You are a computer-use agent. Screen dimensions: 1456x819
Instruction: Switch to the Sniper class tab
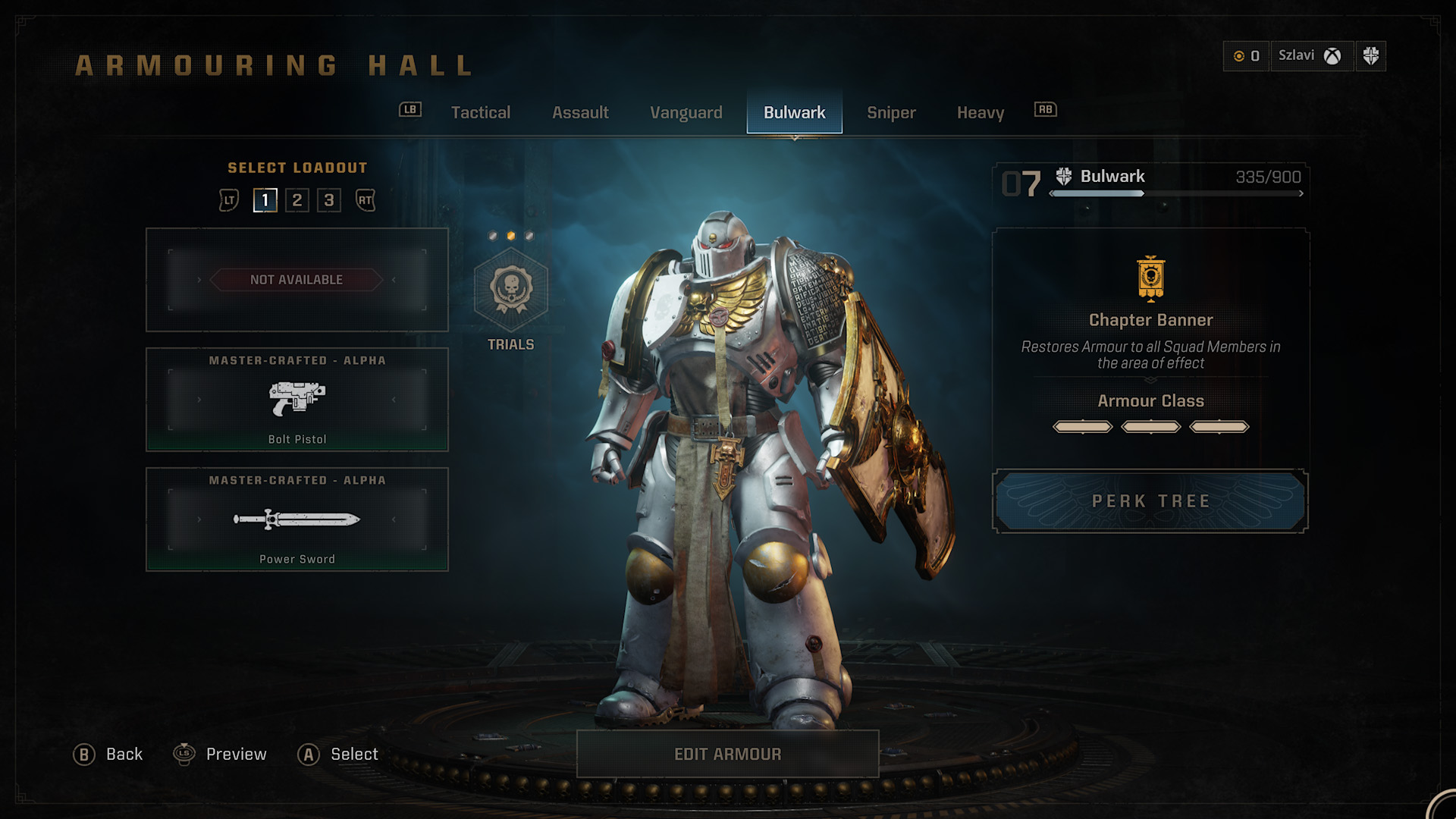[891, 113]
